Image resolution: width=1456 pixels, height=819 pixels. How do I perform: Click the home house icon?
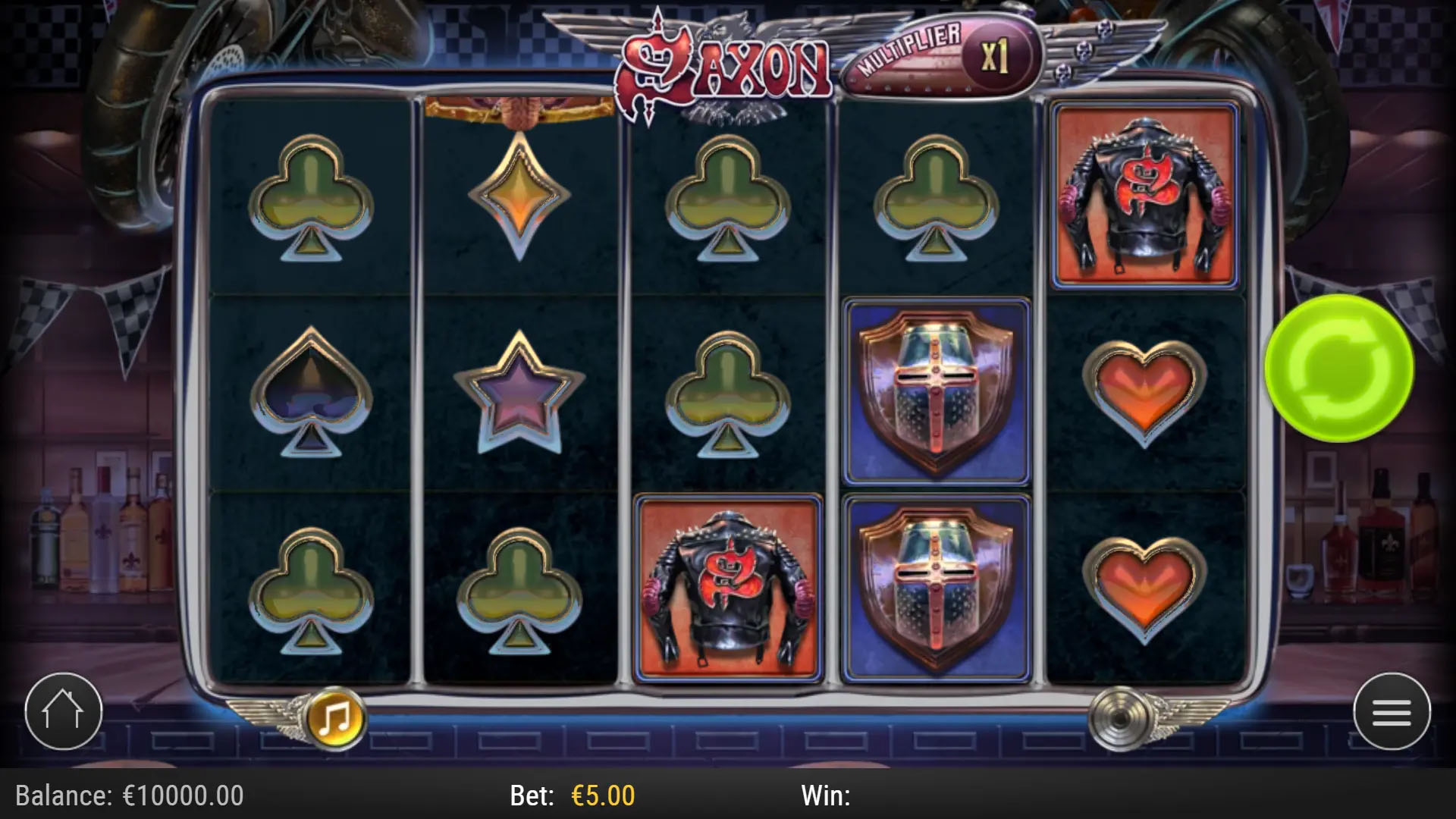coord(63,711)
